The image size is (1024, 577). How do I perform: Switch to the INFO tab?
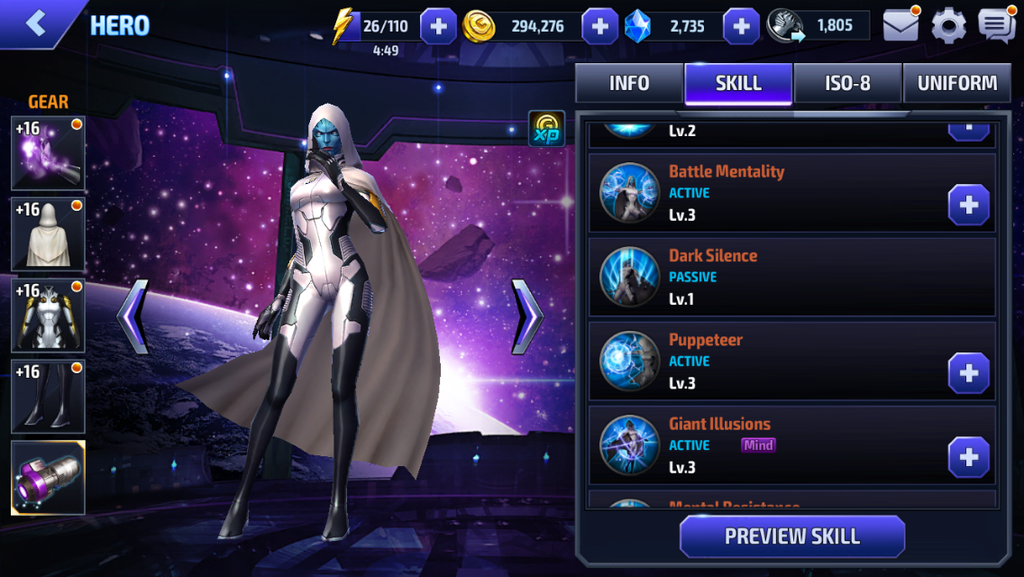coord(629,84)
